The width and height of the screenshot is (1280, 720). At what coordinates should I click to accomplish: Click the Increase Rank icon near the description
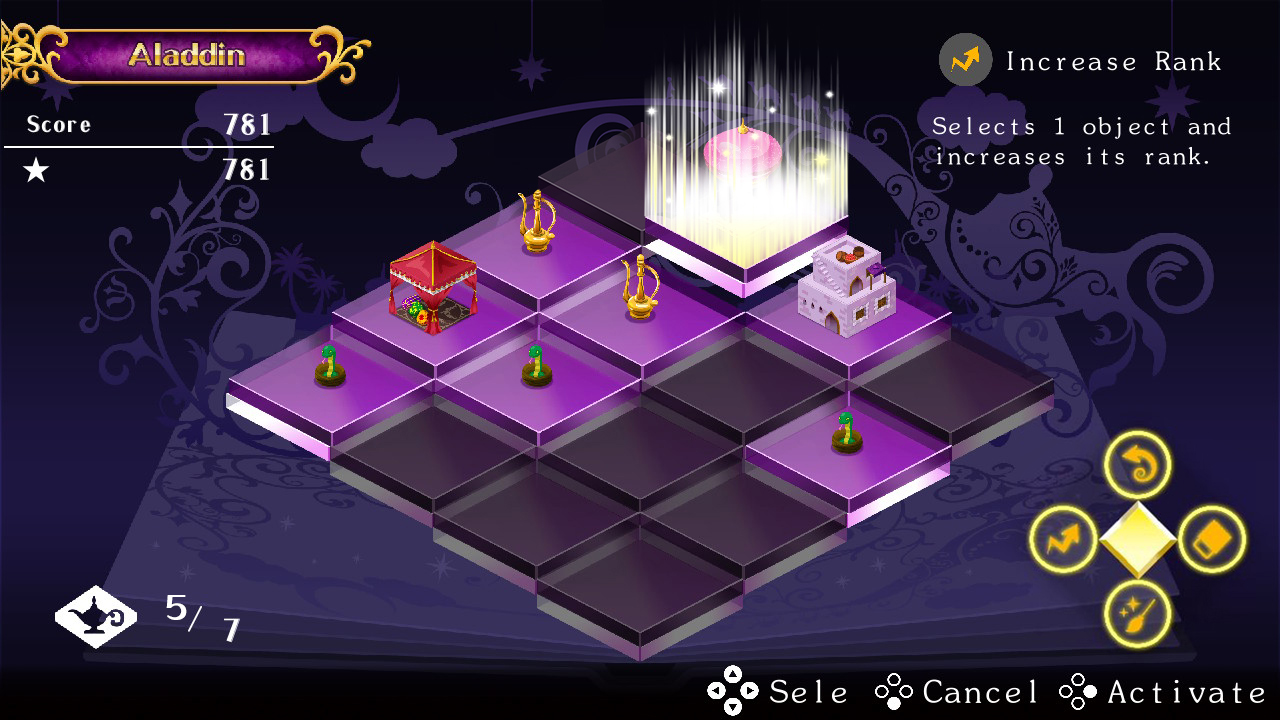963,60
